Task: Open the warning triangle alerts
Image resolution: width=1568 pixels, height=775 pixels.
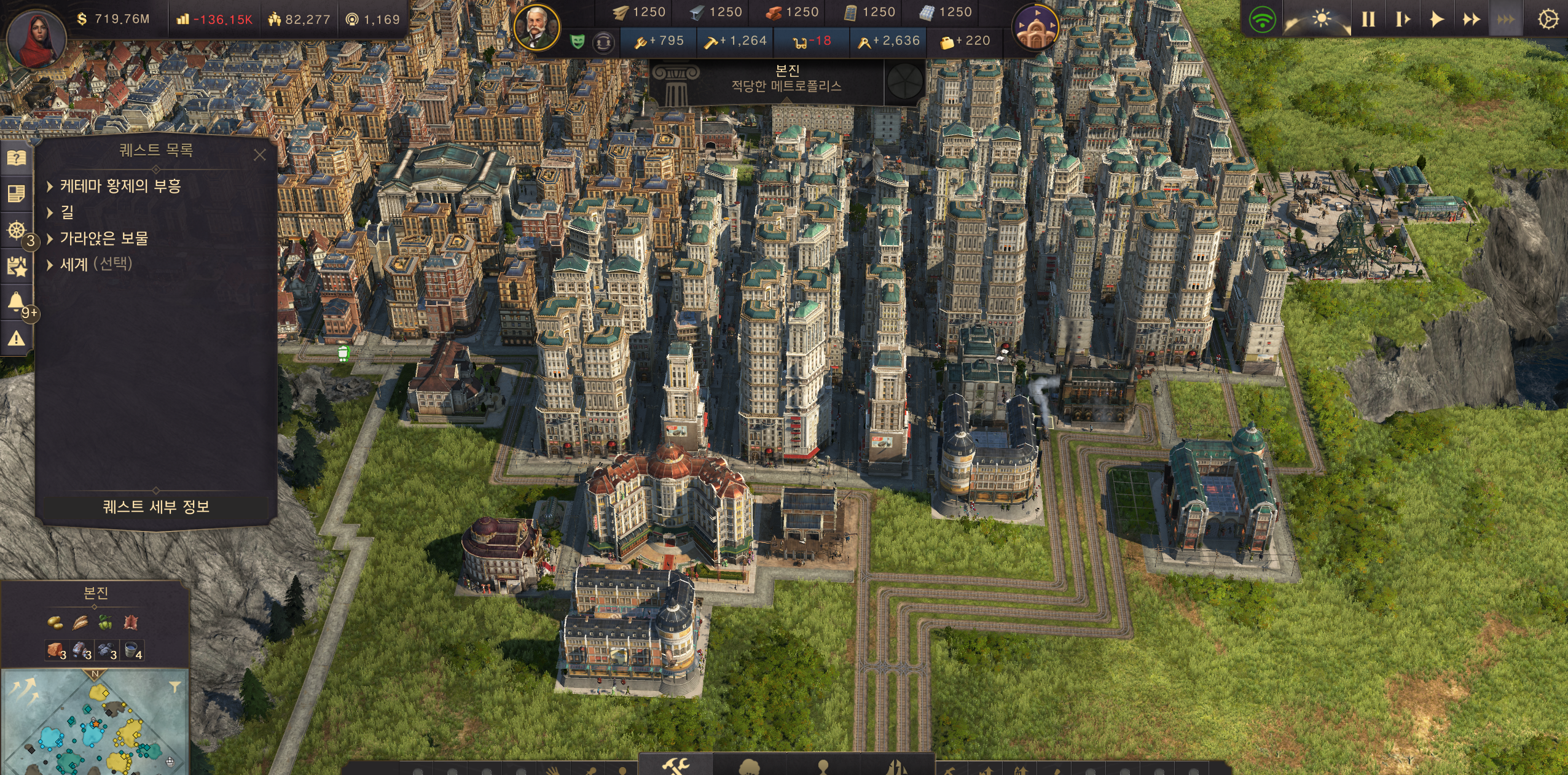Action: [16, 338]
